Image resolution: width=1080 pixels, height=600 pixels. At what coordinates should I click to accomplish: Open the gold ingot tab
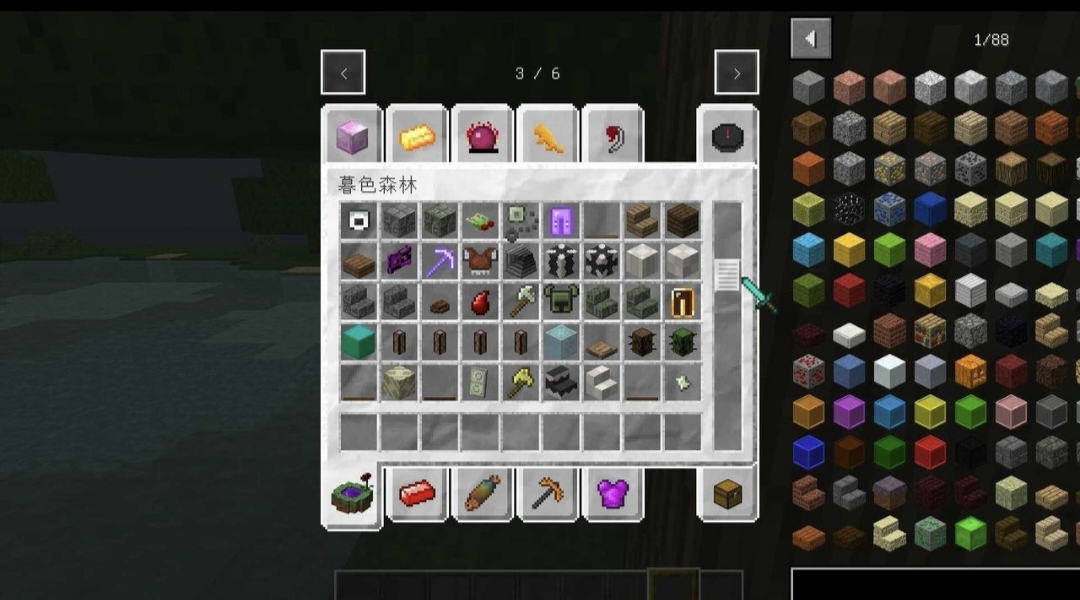[x=417, y=137]
